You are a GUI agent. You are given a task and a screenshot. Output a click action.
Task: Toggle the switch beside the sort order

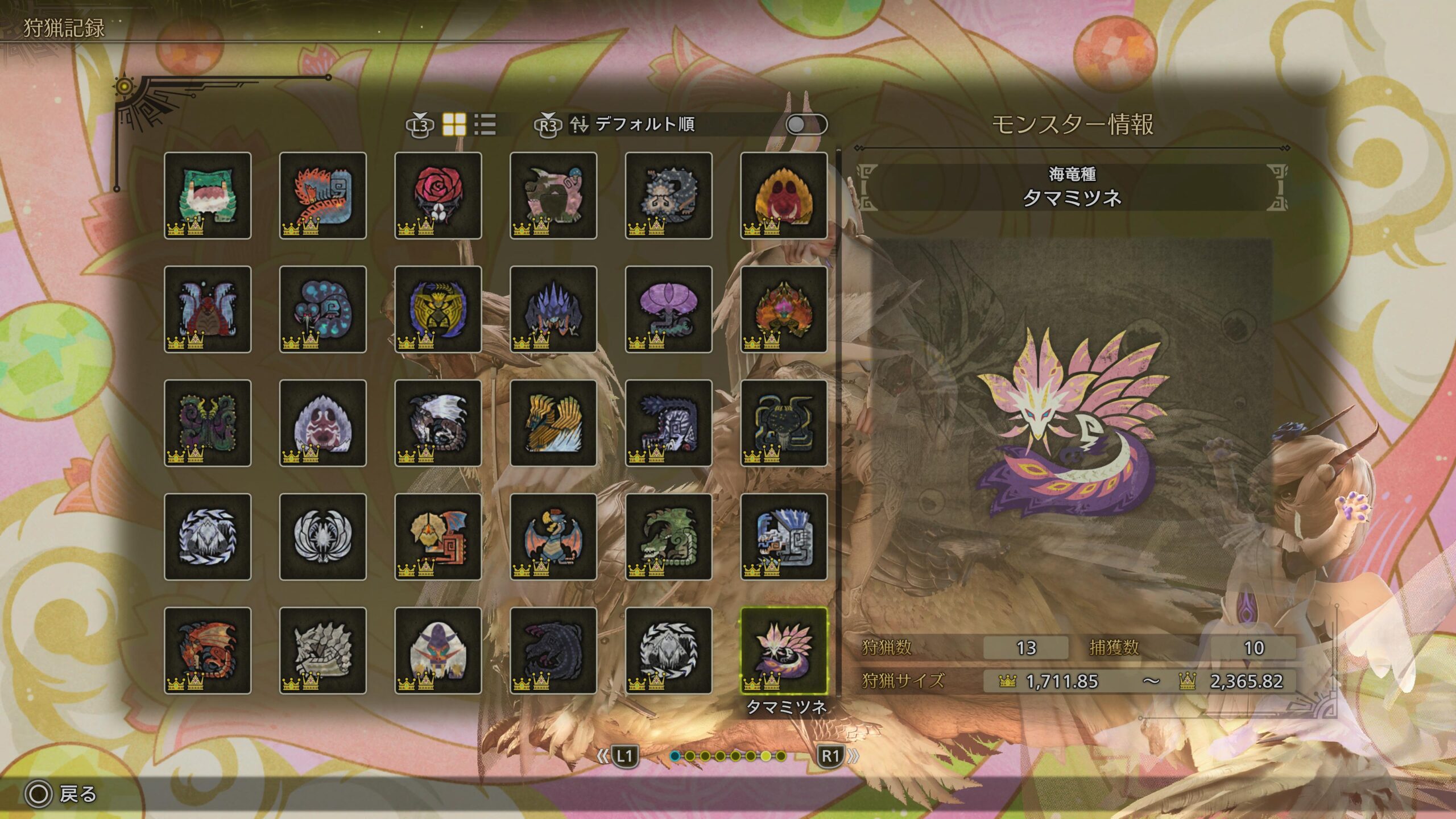[x=806, y=124]
